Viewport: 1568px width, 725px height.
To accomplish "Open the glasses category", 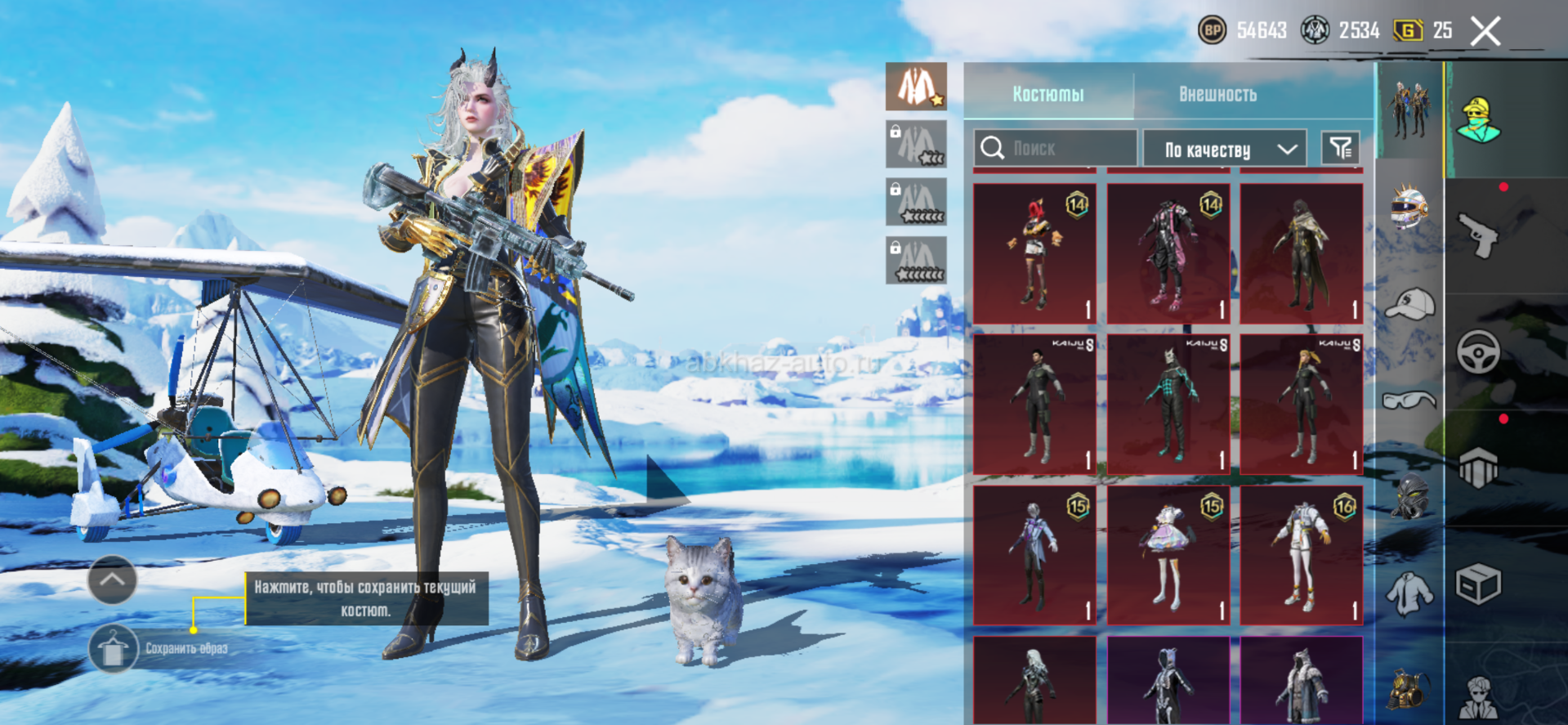I will [x=1409, y=400].
